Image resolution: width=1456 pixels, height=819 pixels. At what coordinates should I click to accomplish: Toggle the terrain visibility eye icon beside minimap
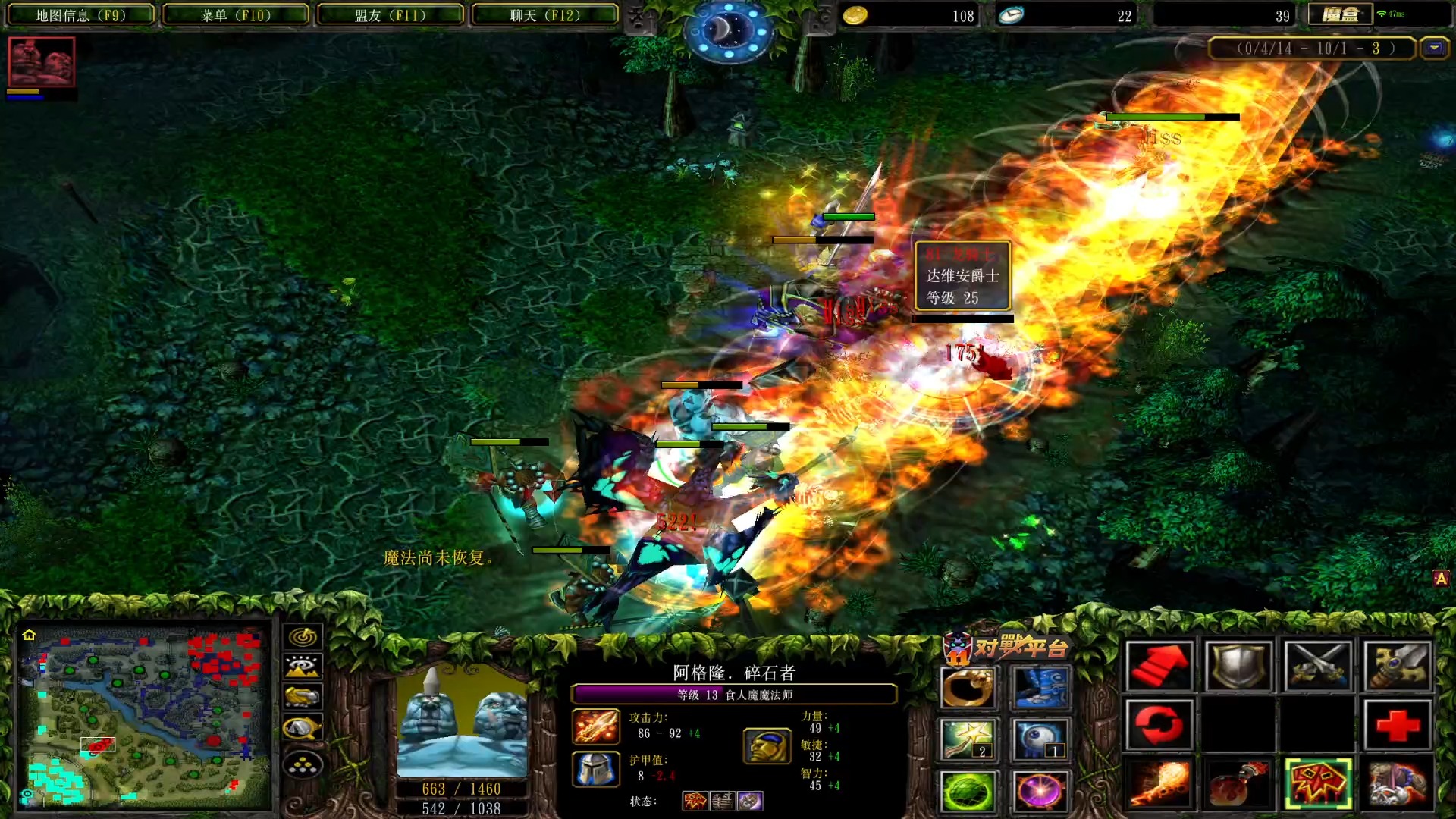[303, 667]
